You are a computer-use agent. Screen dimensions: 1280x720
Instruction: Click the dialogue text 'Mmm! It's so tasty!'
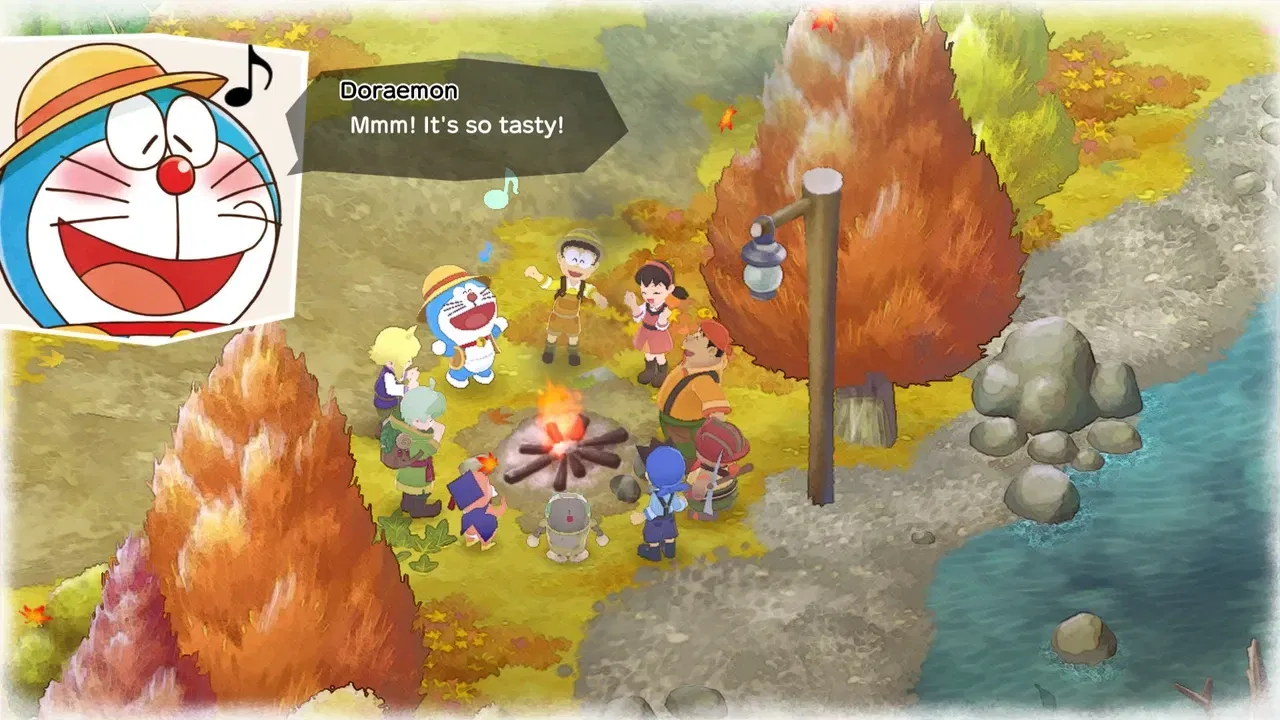point(456,126)
